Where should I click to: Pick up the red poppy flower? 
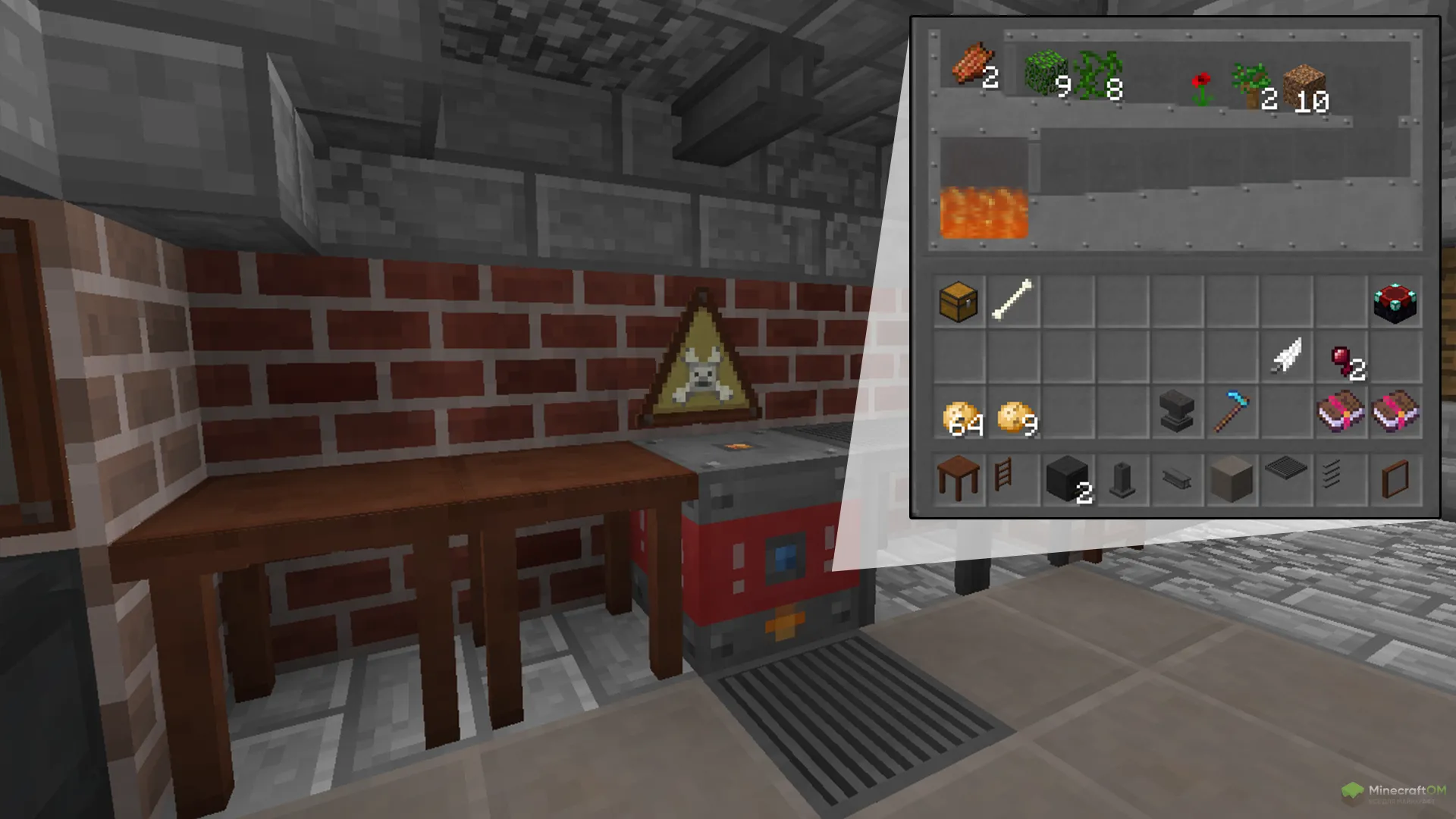pos(1202,88)
